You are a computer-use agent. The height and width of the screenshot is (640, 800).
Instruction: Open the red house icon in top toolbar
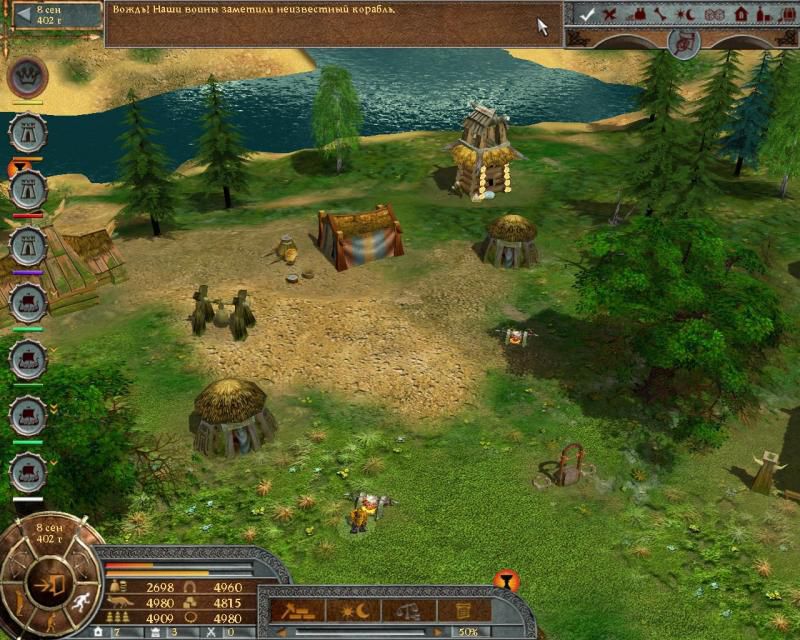click(x=741, y=14)
